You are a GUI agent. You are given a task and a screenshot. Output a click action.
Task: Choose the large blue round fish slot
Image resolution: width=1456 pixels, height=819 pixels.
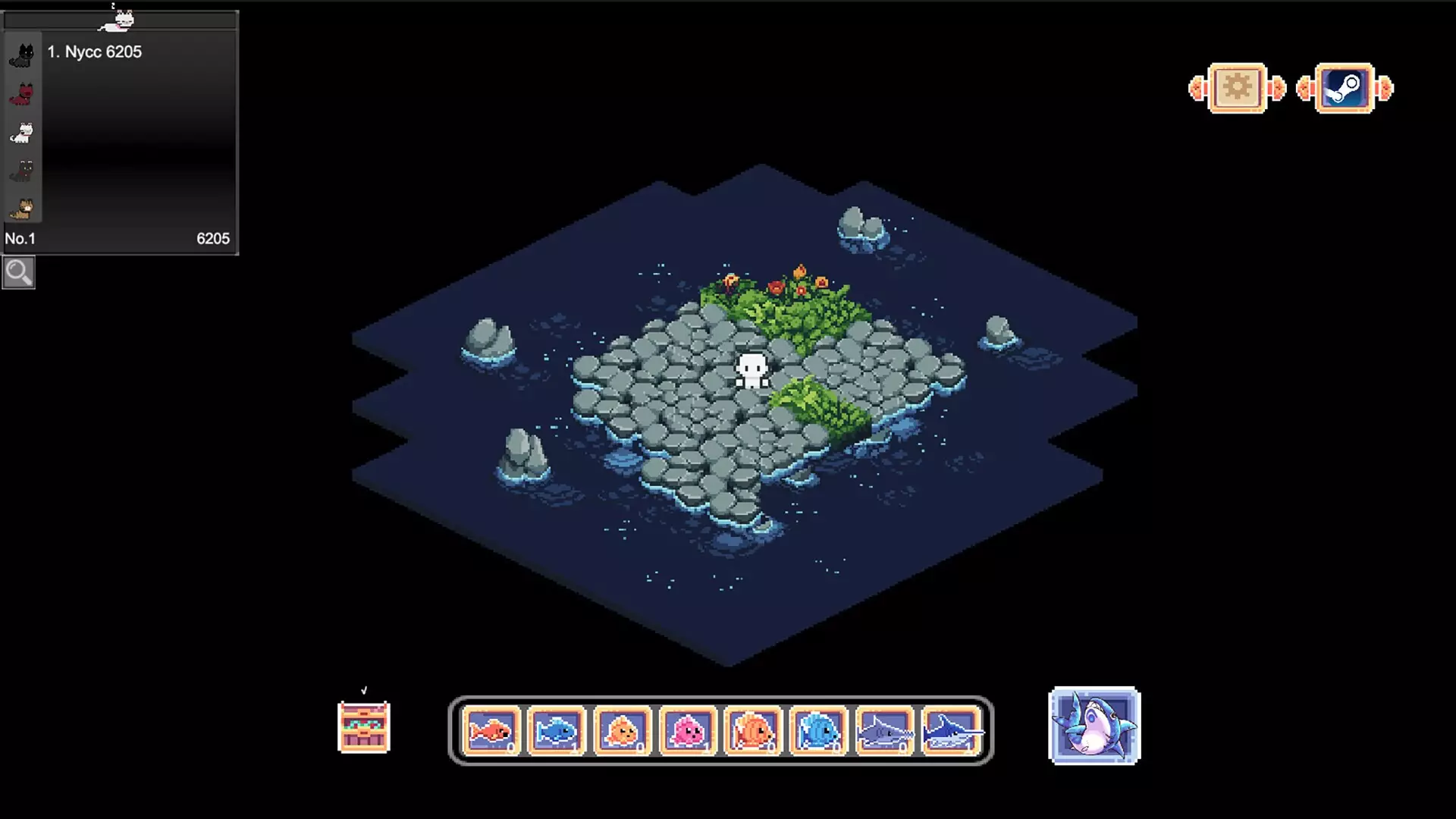[x=818, y=731]
